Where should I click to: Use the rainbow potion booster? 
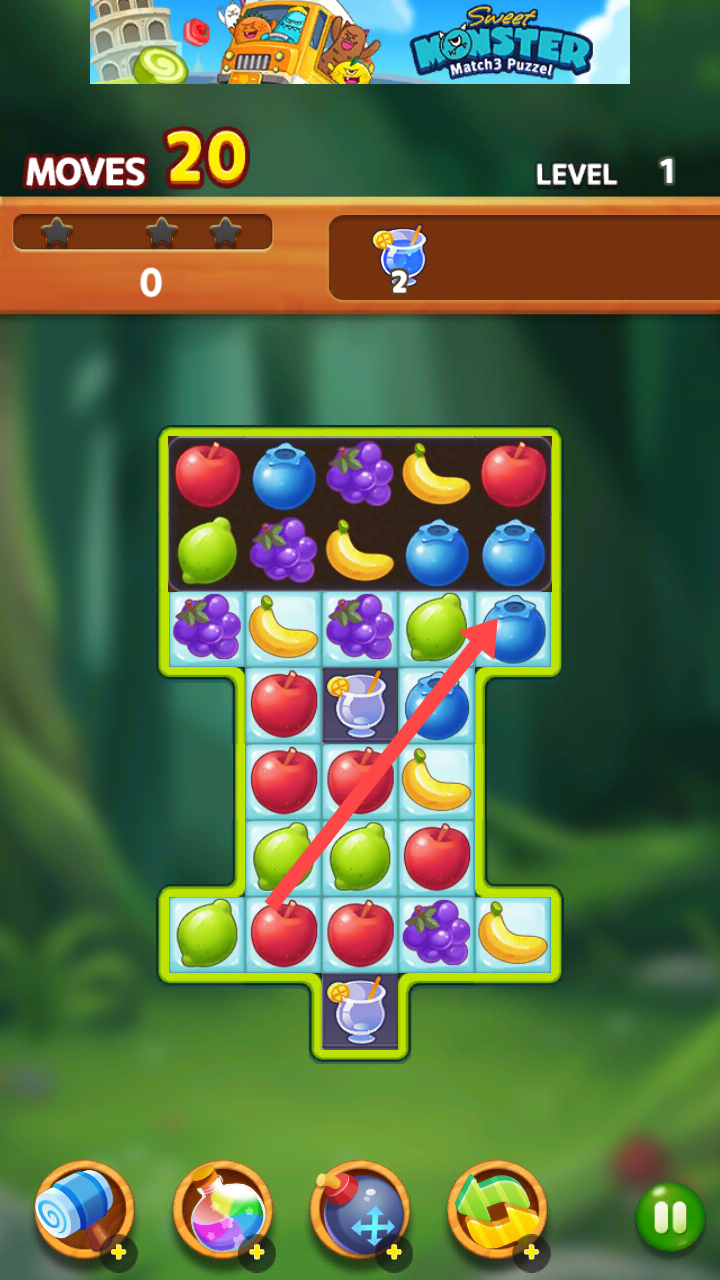(222, 1210)
